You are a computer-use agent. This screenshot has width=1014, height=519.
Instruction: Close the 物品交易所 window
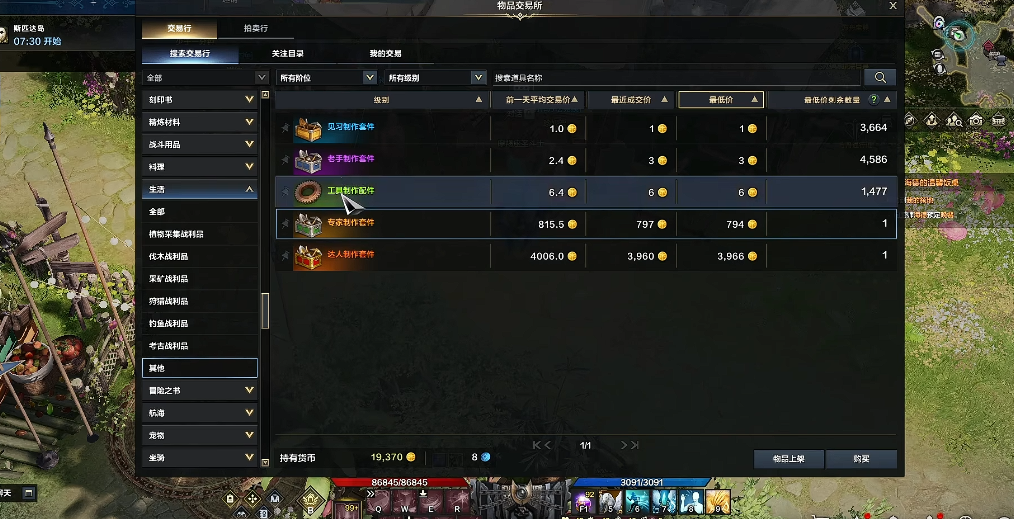pyautogui.click(x=893, y=6)
